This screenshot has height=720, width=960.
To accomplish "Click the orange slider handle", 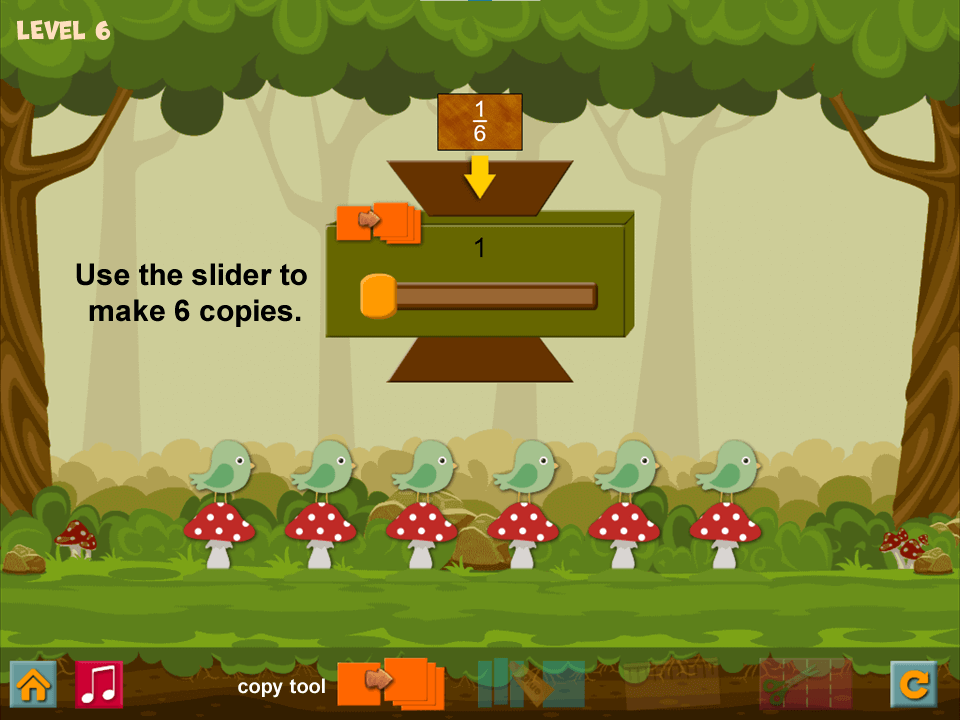I will click(378, 296).
